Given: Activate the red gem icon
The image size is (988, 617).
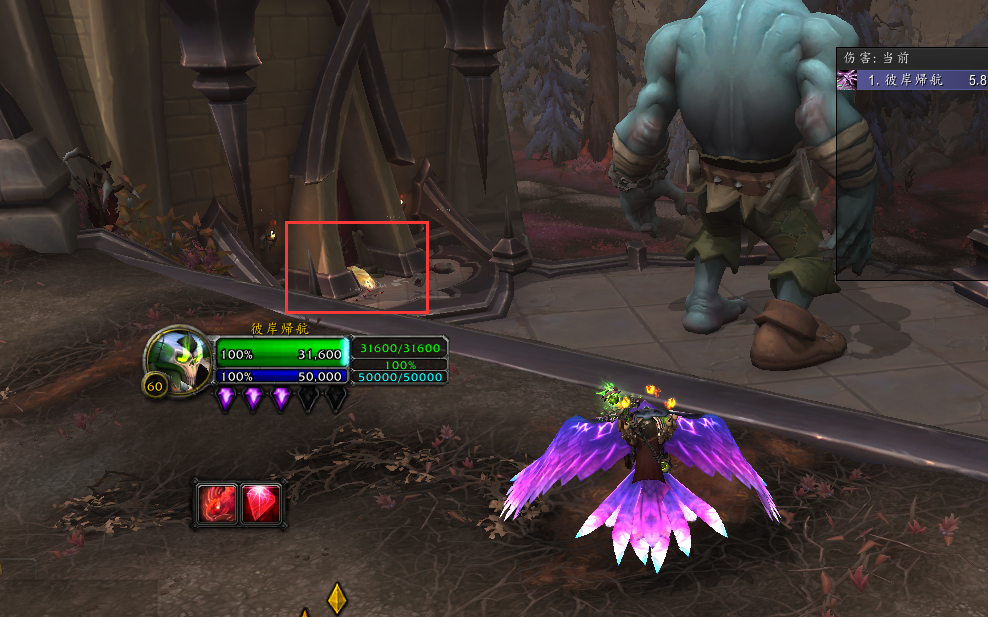Looking at the screenshot, I should click(262, 504).
